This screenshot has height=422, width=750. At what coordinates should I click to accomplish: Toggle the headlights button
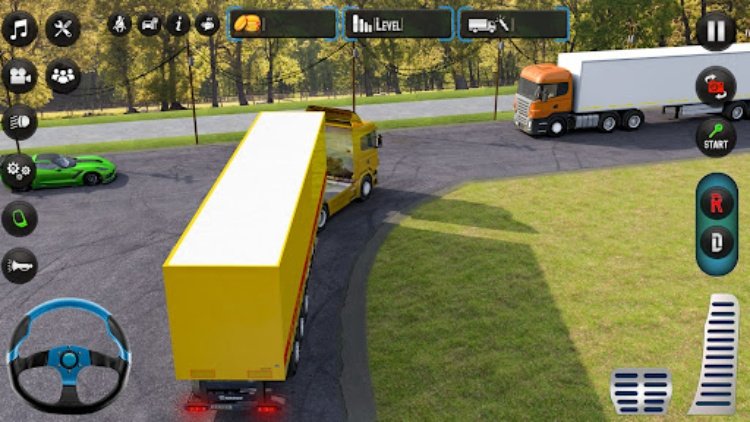tap(19, 122)
